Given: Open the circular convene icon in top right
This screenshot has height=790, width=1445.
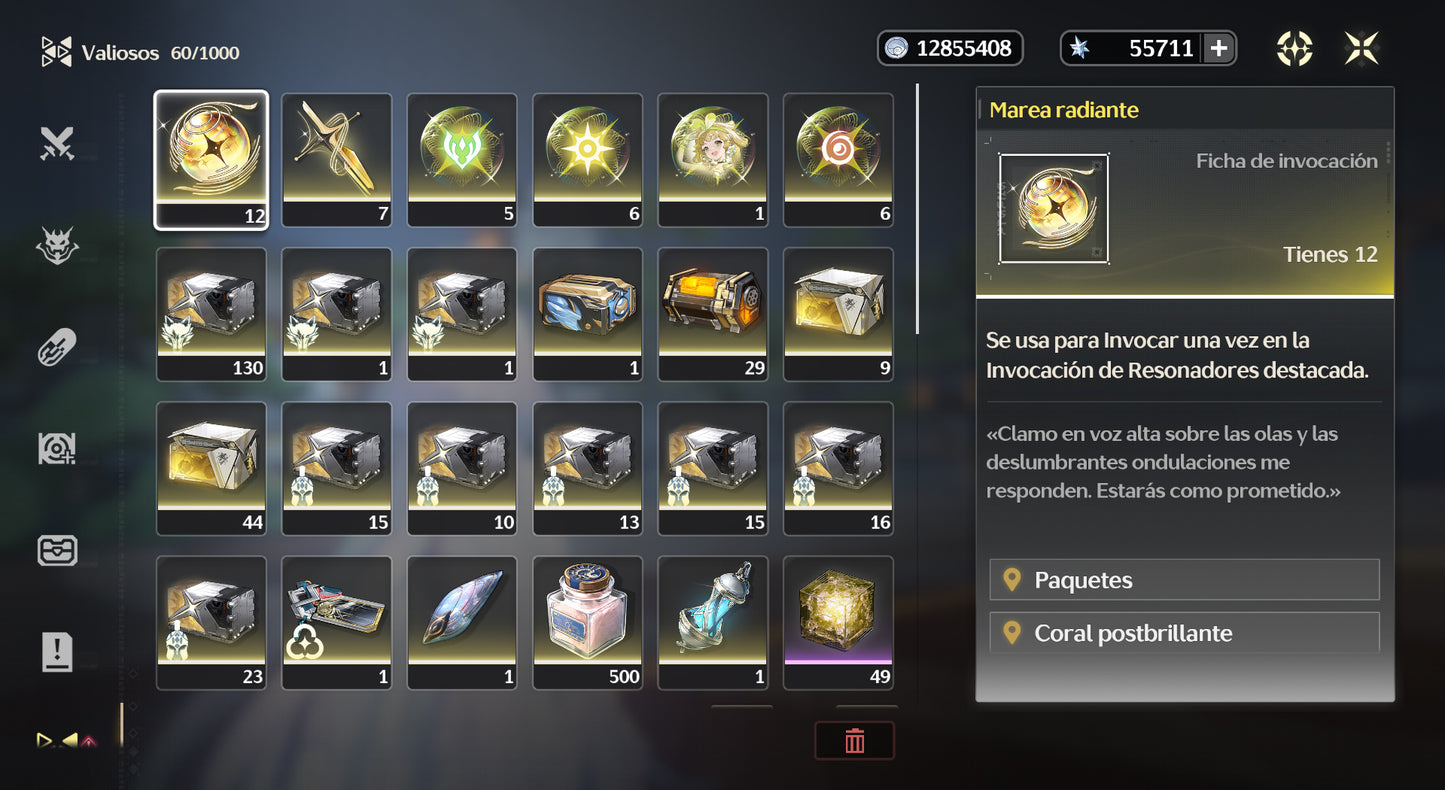Looking at the screenshot, I should [1295, 46].
